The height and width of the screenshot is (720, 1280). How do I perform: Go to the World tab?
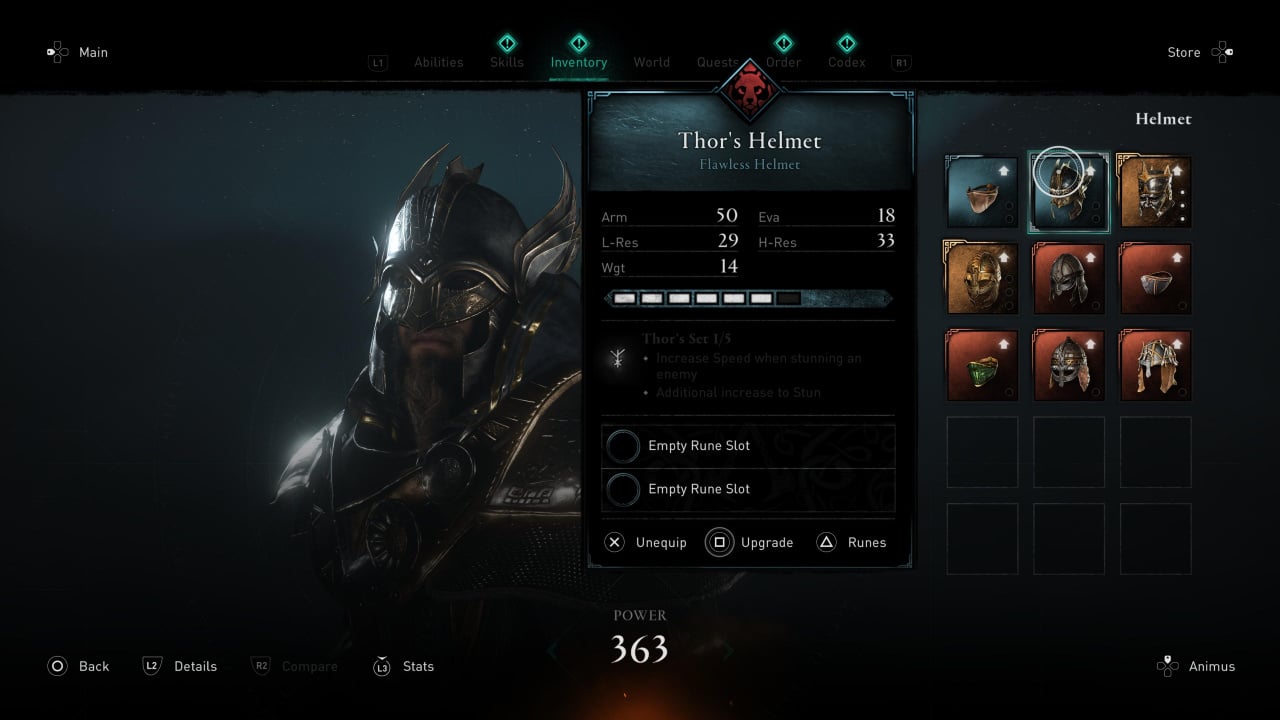[x=651, y=62]
